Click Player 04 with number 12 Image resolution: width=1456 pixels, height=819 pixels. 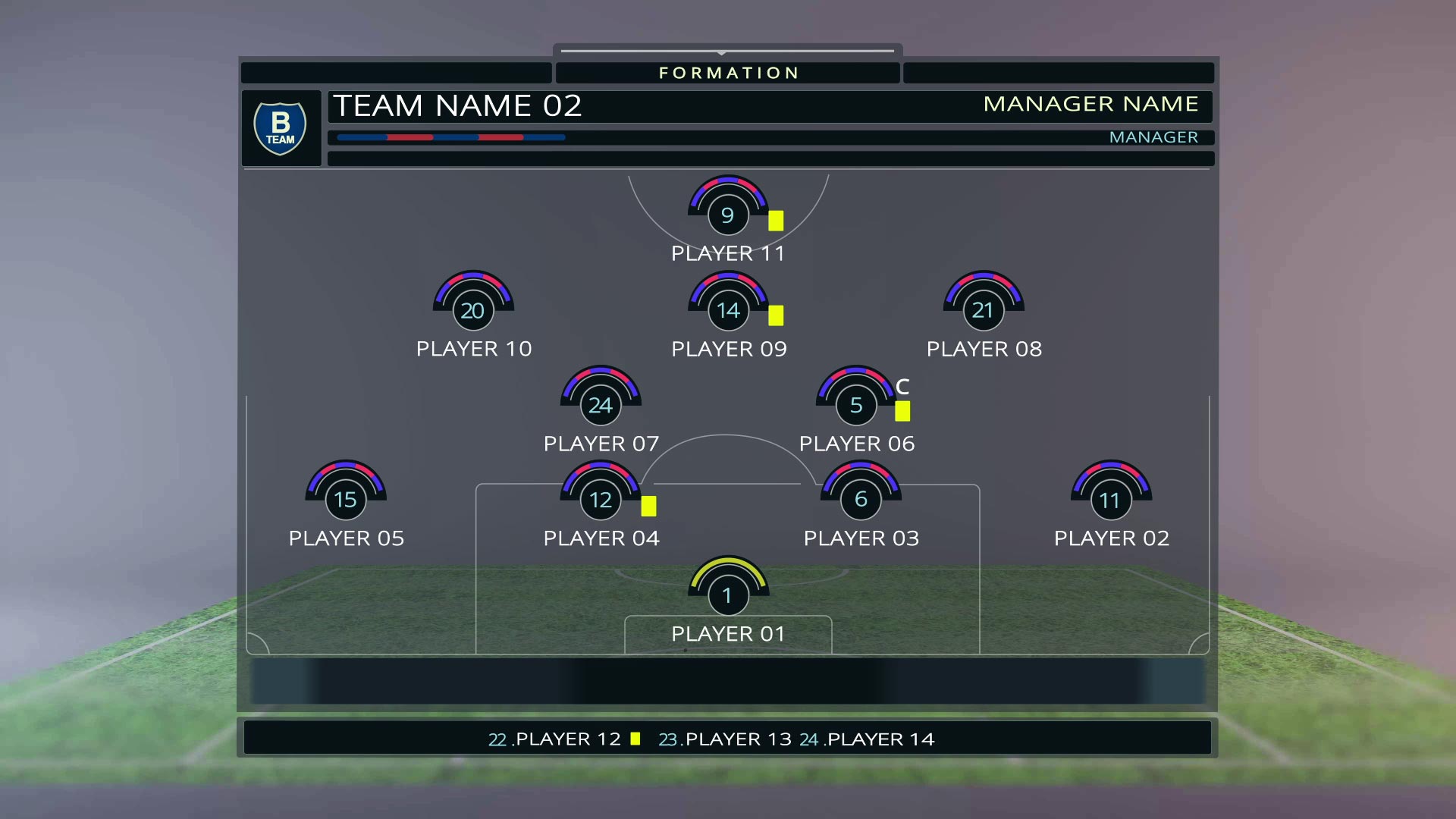[600, 500]
